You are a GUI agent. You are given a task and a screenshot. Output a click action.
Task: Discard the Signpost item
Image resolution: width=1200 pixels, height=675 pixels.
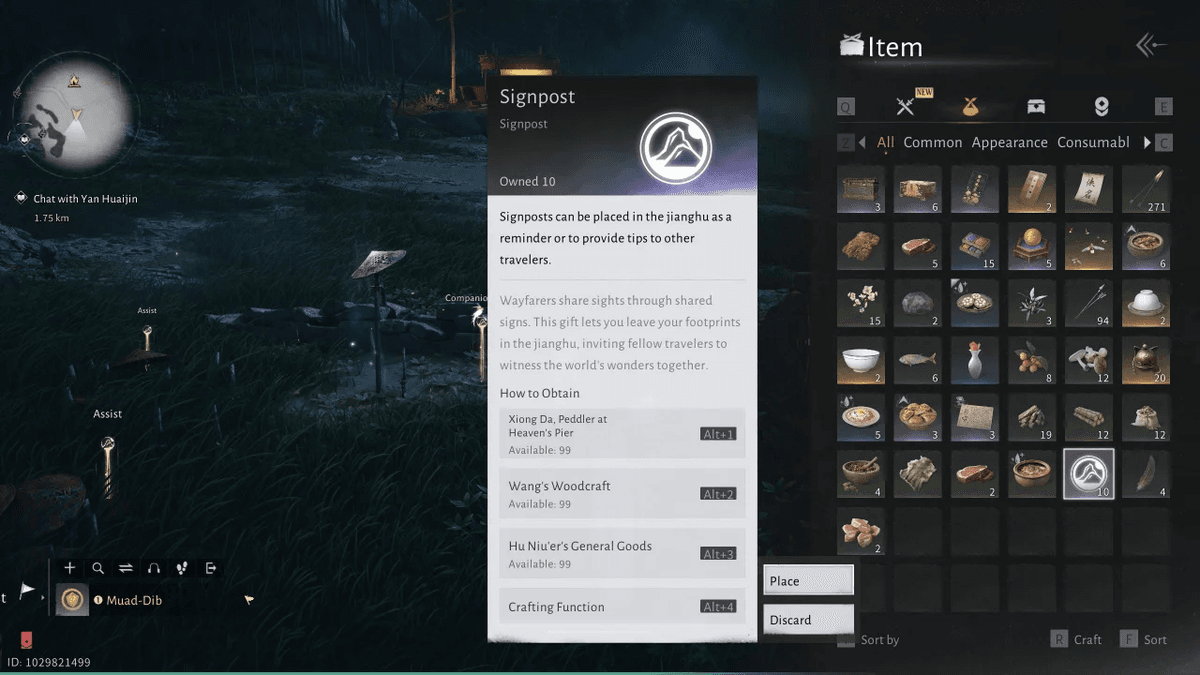[x=808, y=620]
